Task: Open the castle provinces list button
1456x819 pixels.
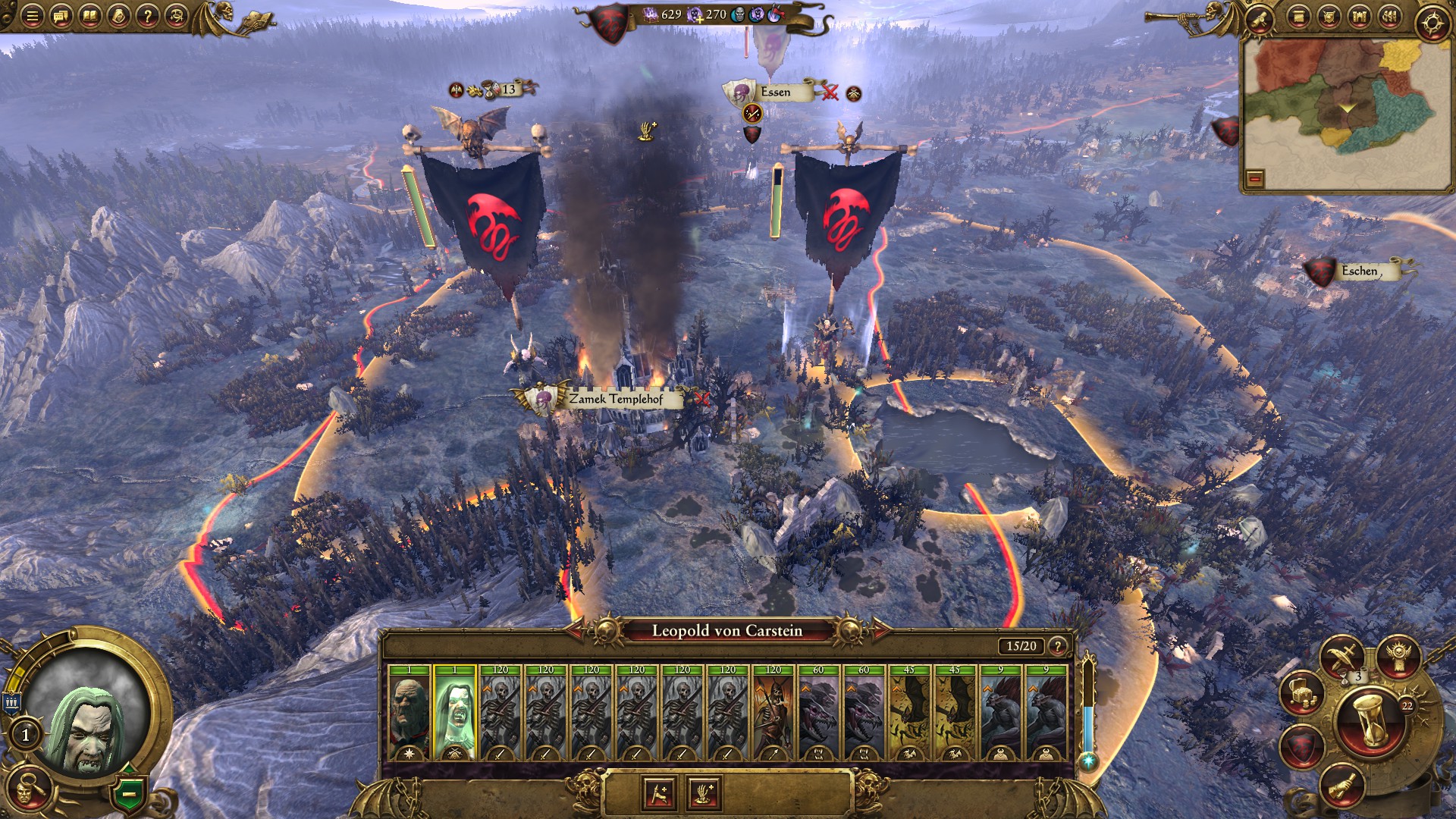Action: tap(1359, 17)
